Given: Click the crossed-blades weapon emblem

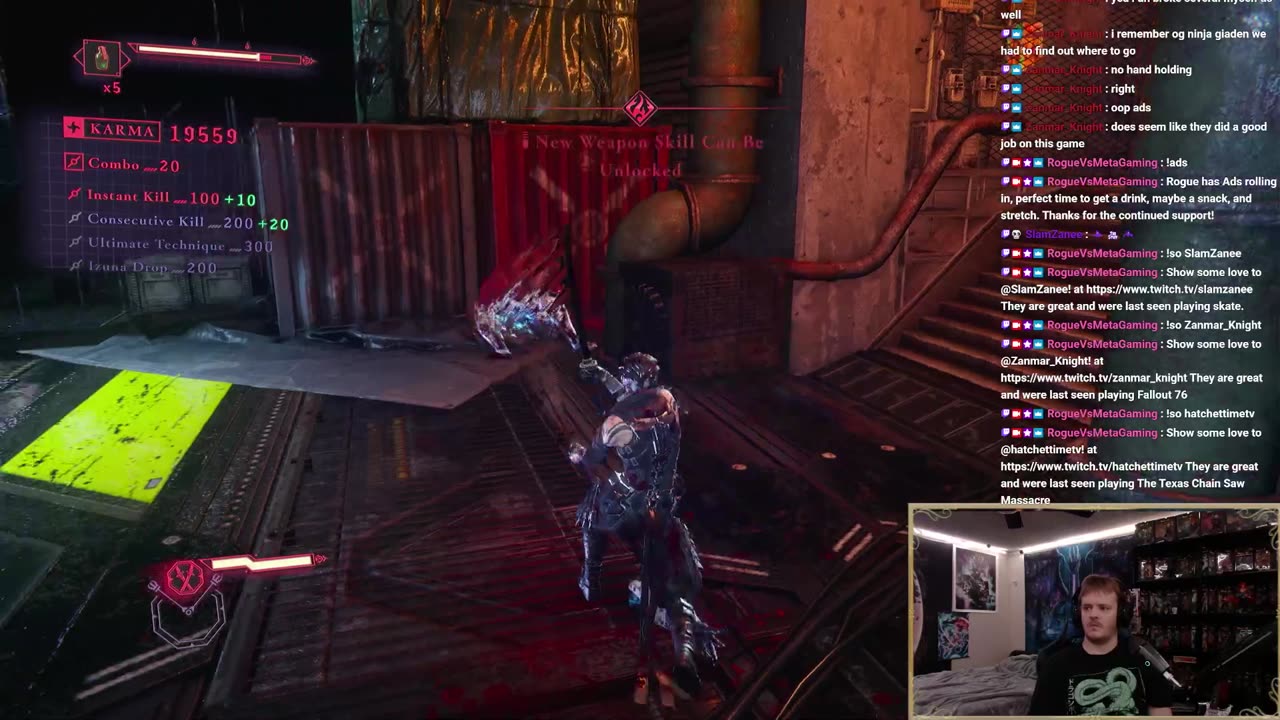Looking at the screenshot, I should pos(185,578).
